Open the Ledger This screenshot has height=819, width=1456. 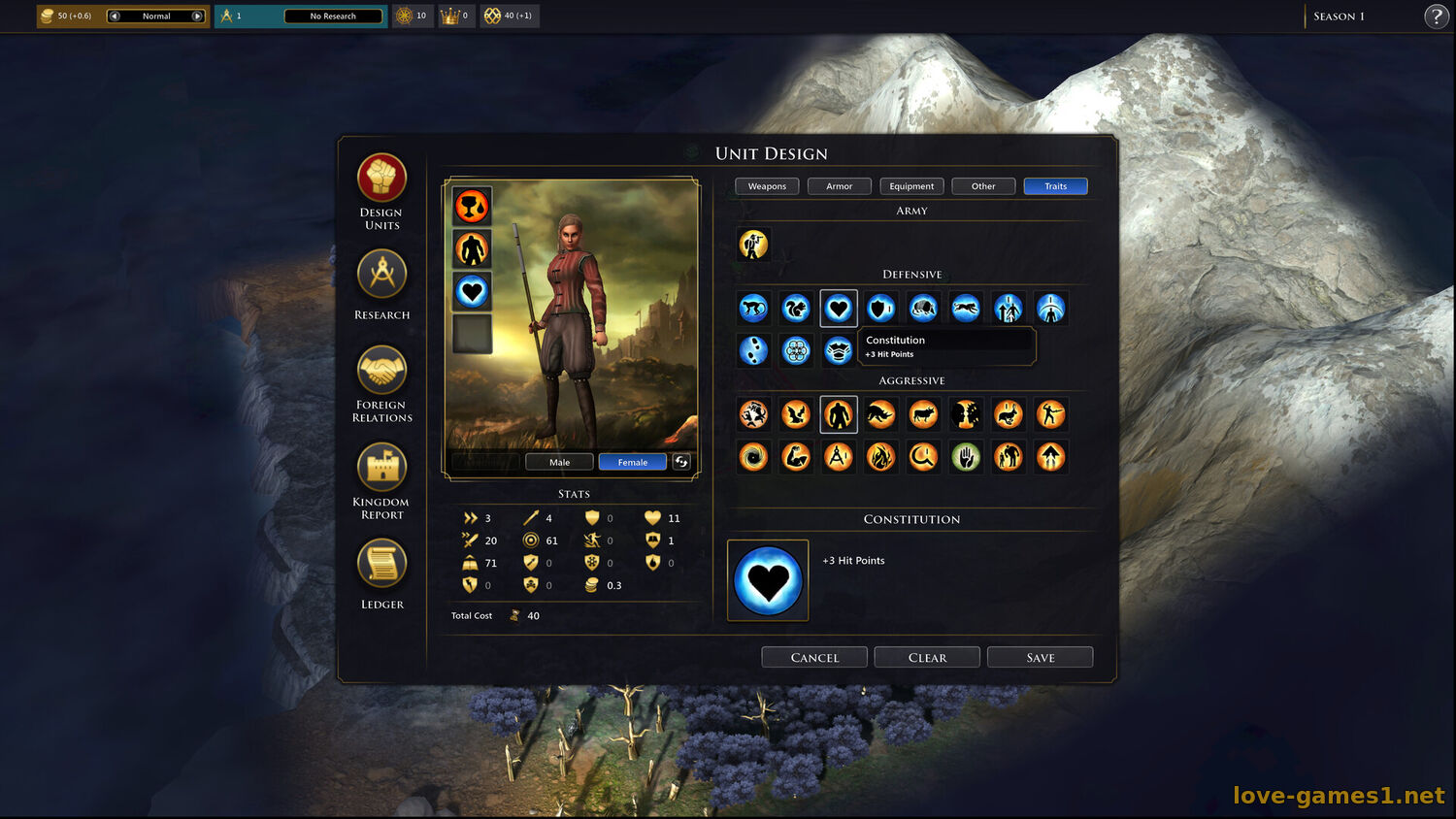[381, 564]
